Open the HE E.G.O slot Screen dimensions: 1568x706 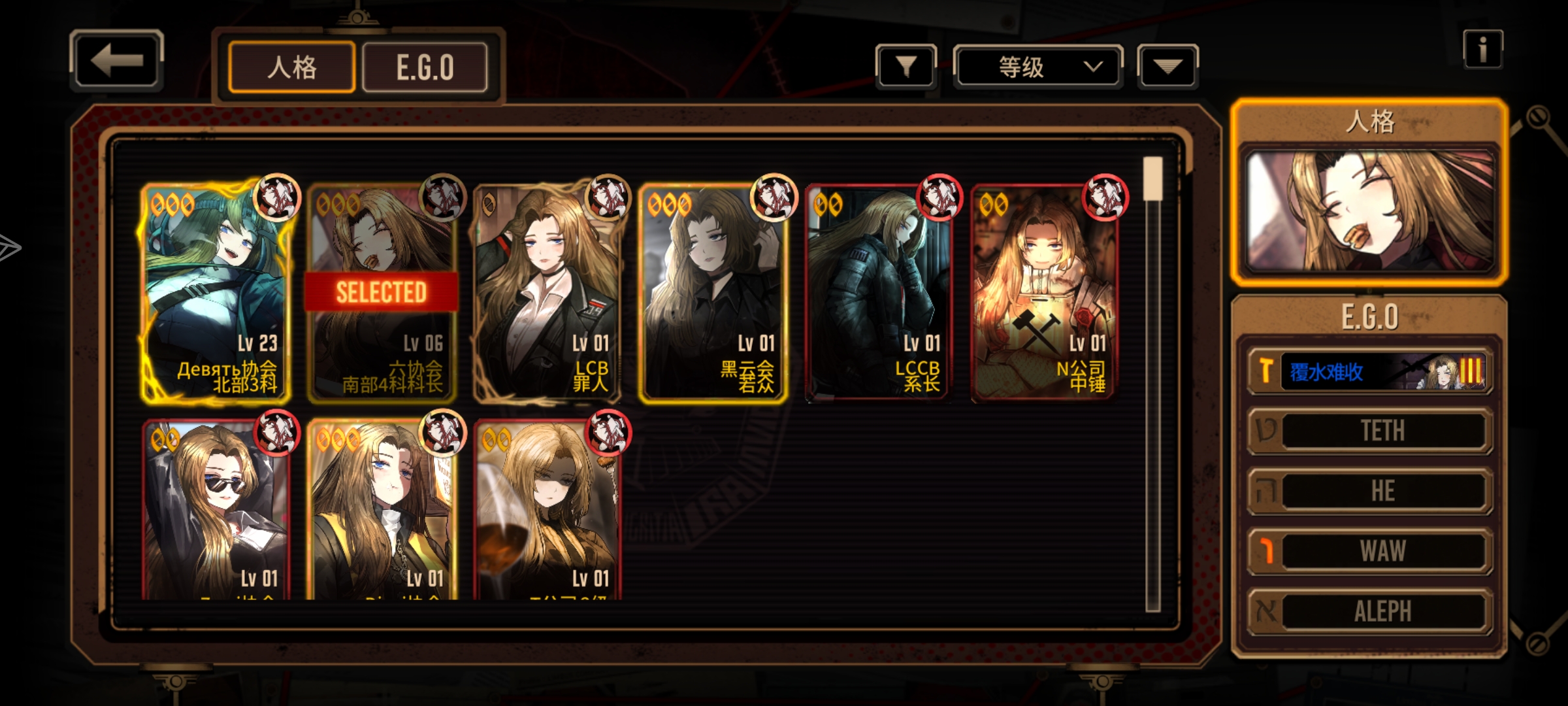point(1370,491)
